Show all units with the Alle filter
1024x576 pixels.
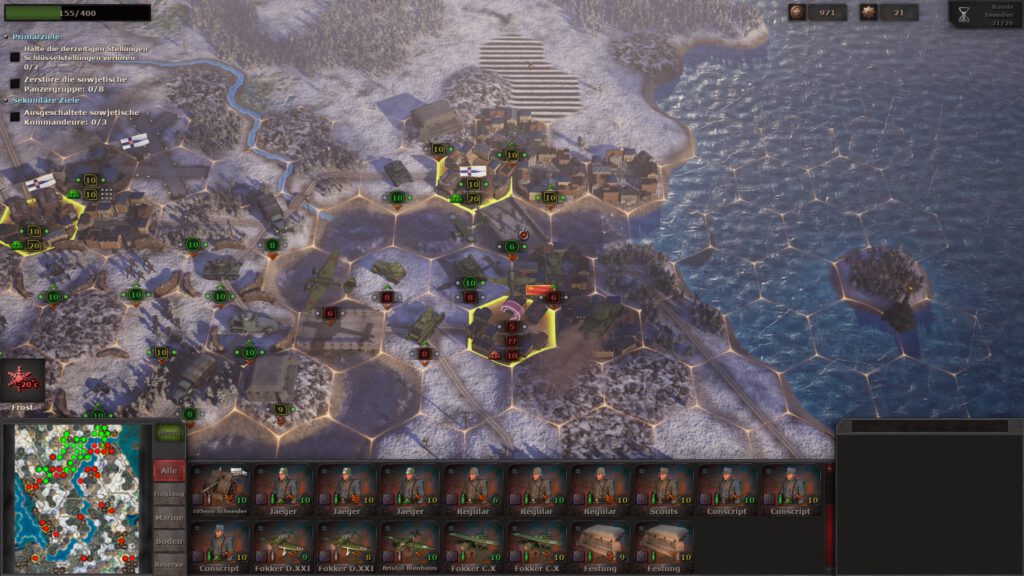[x=168, y=470]
